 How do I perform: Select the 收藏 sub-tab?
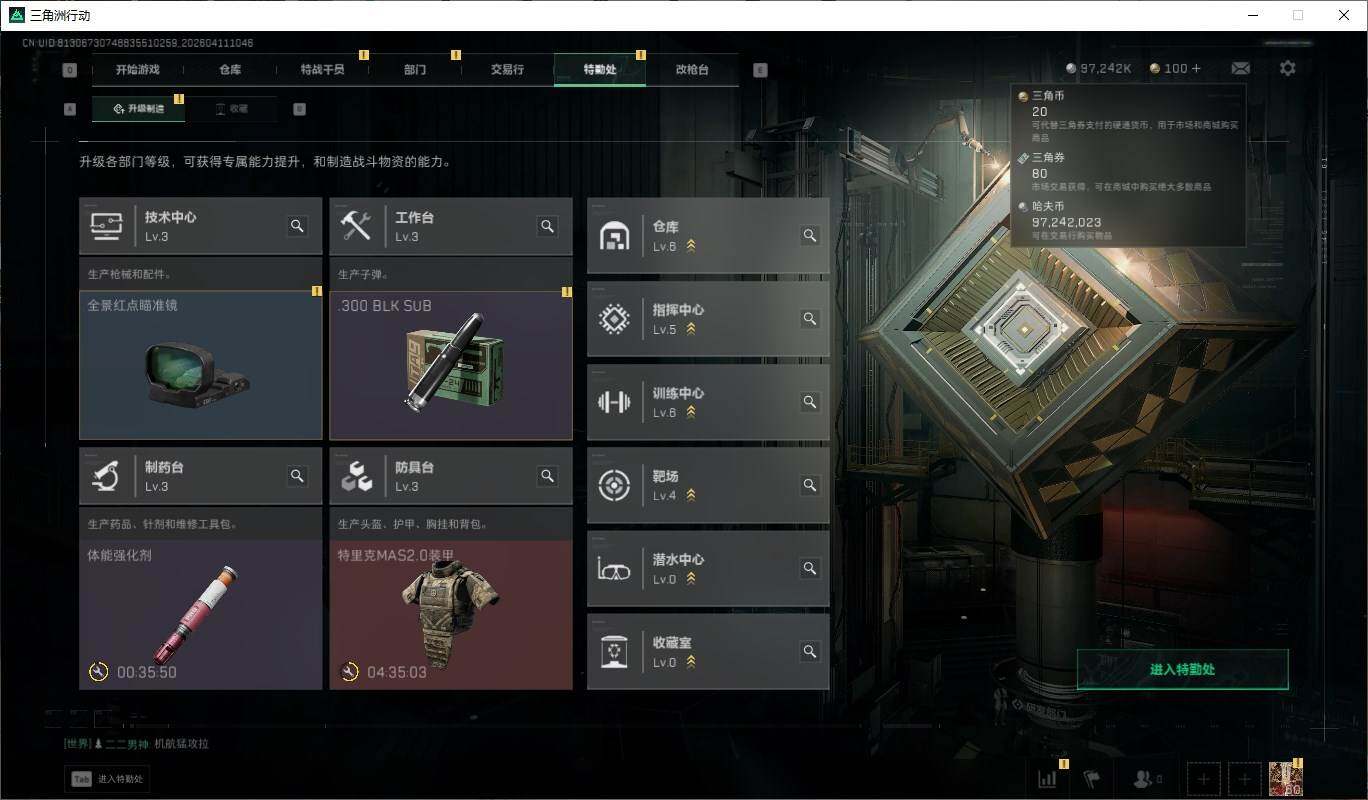click(x=232, y=109)
